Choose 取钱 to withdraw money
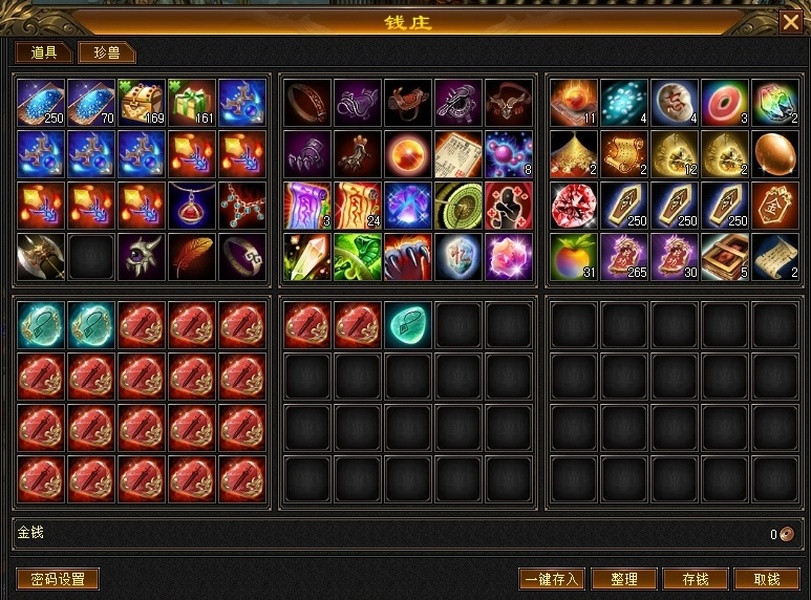The width and height of the screenshot is (811, 600). point(767,579)
